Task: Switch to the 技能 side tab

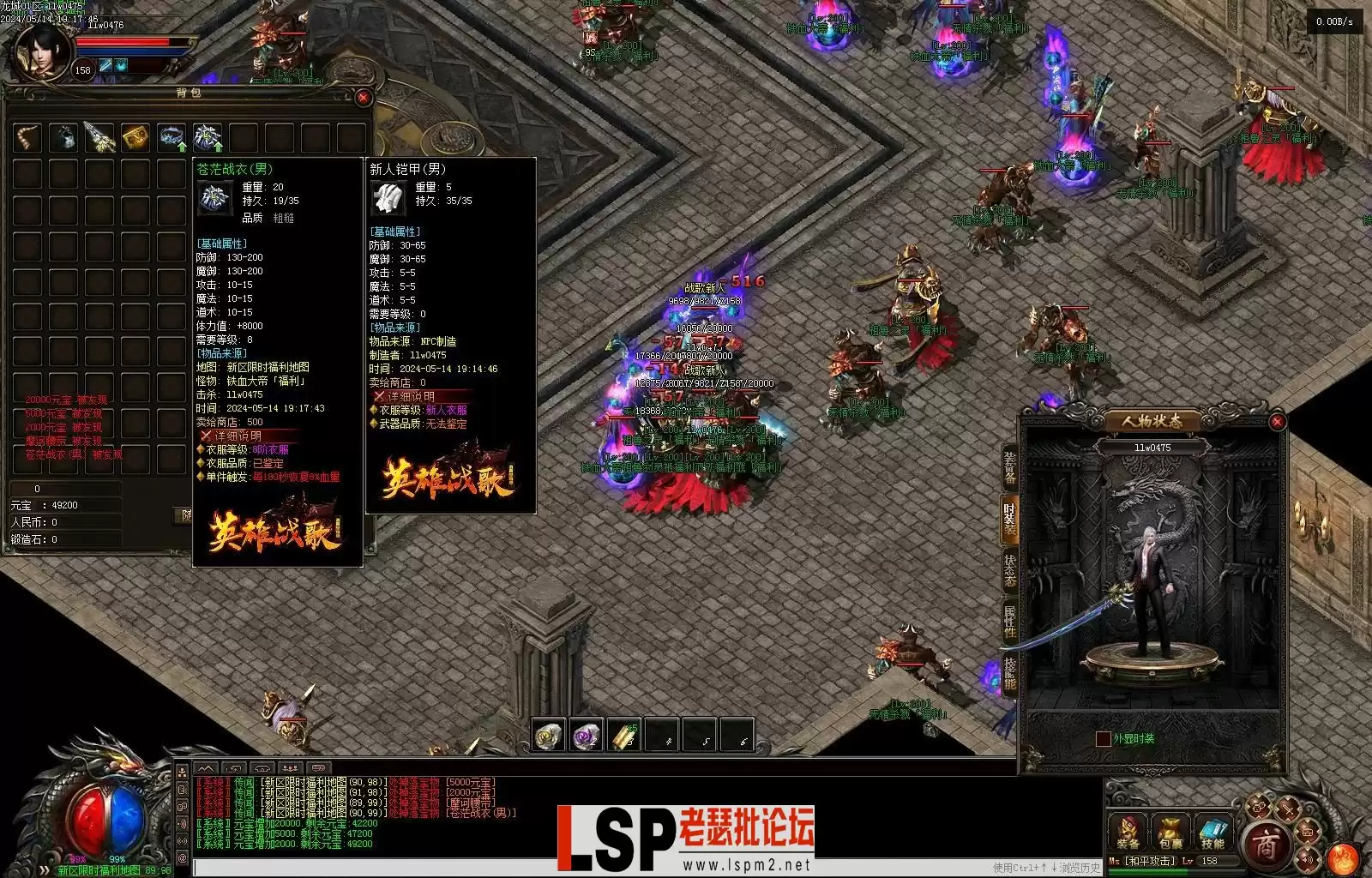Action: [1009, 674]
